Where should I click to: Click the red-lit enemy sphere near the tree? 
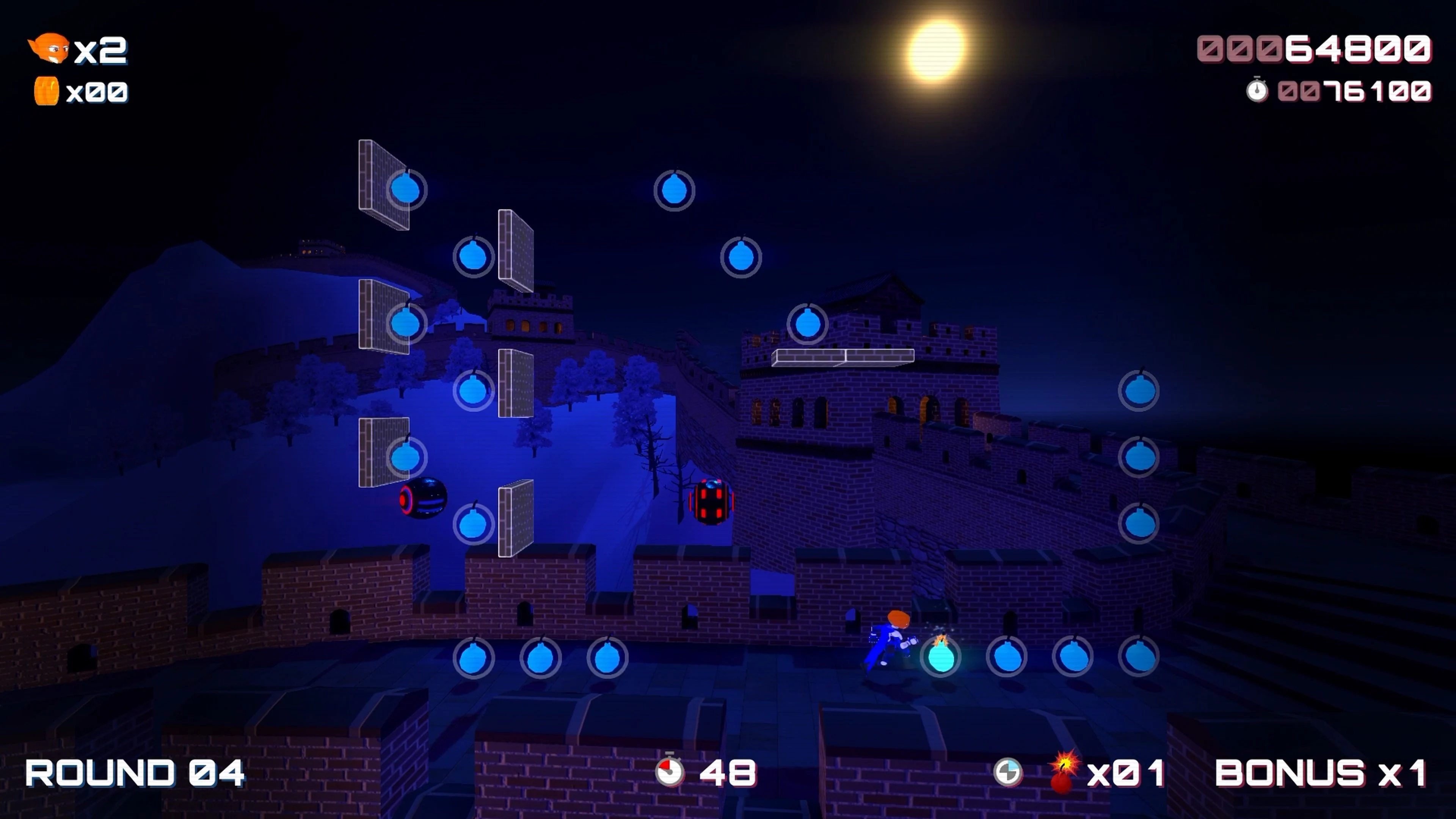click(711, 500)
